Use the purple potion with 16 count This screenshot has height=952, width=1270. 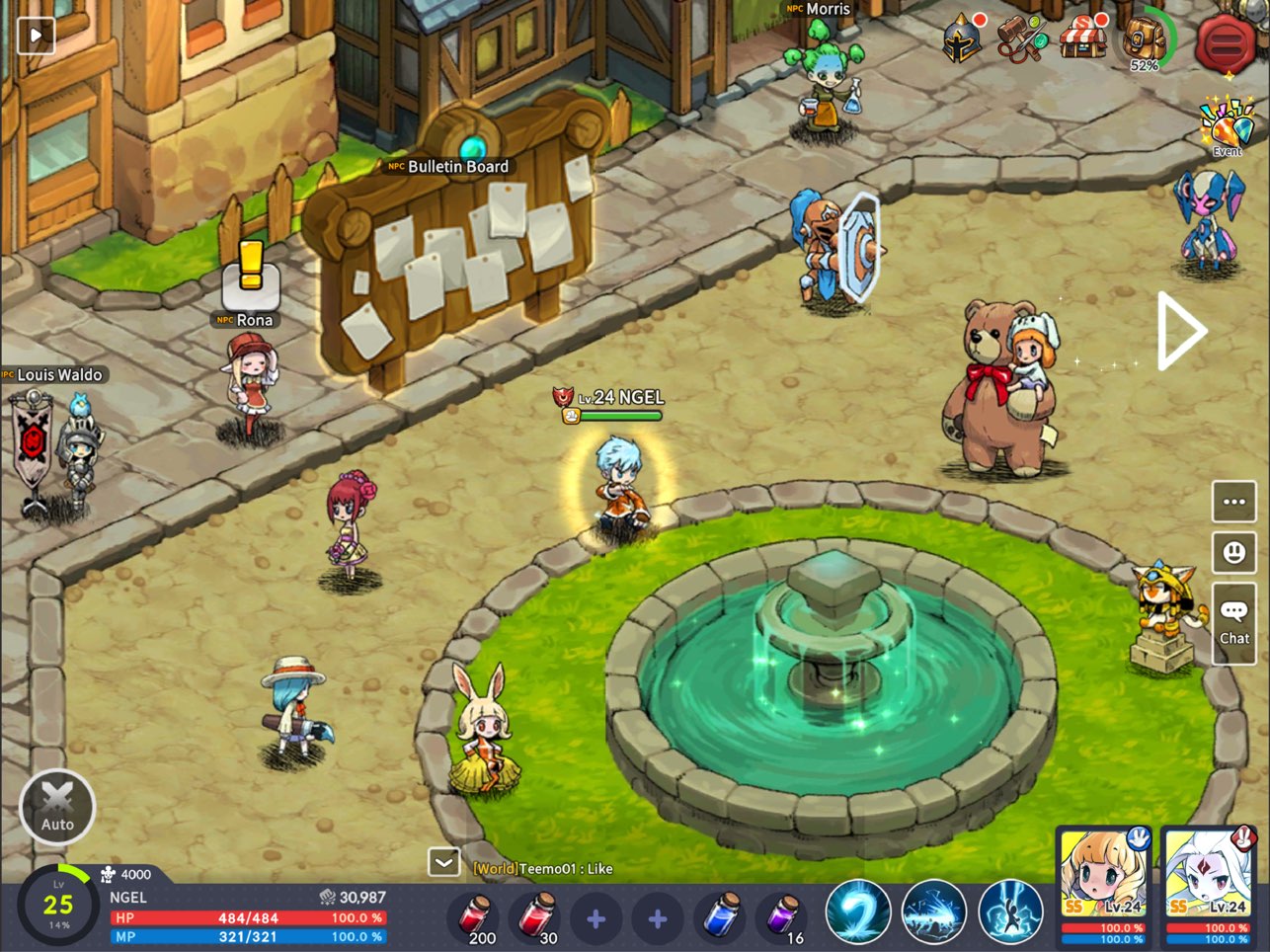click(781, 917)
